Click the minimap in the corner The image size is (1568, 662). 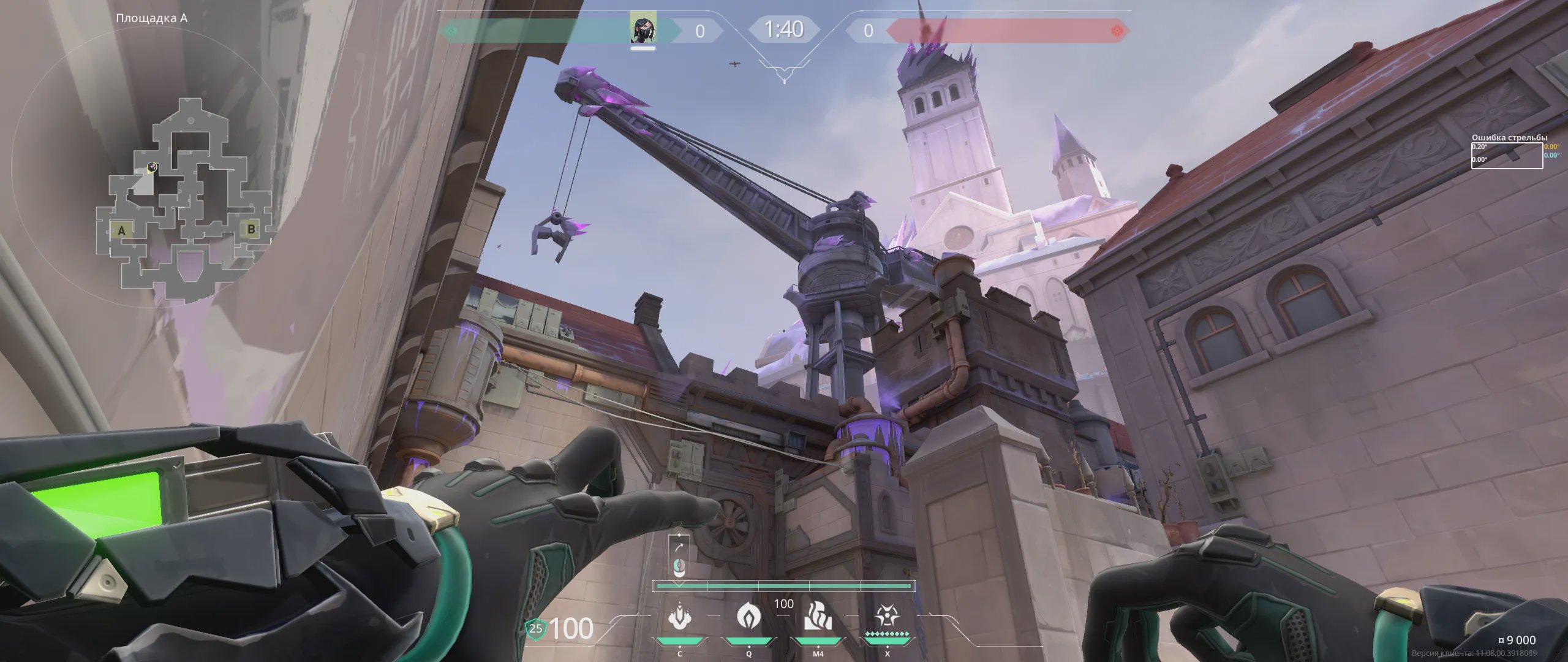click(x=184, y=196)
